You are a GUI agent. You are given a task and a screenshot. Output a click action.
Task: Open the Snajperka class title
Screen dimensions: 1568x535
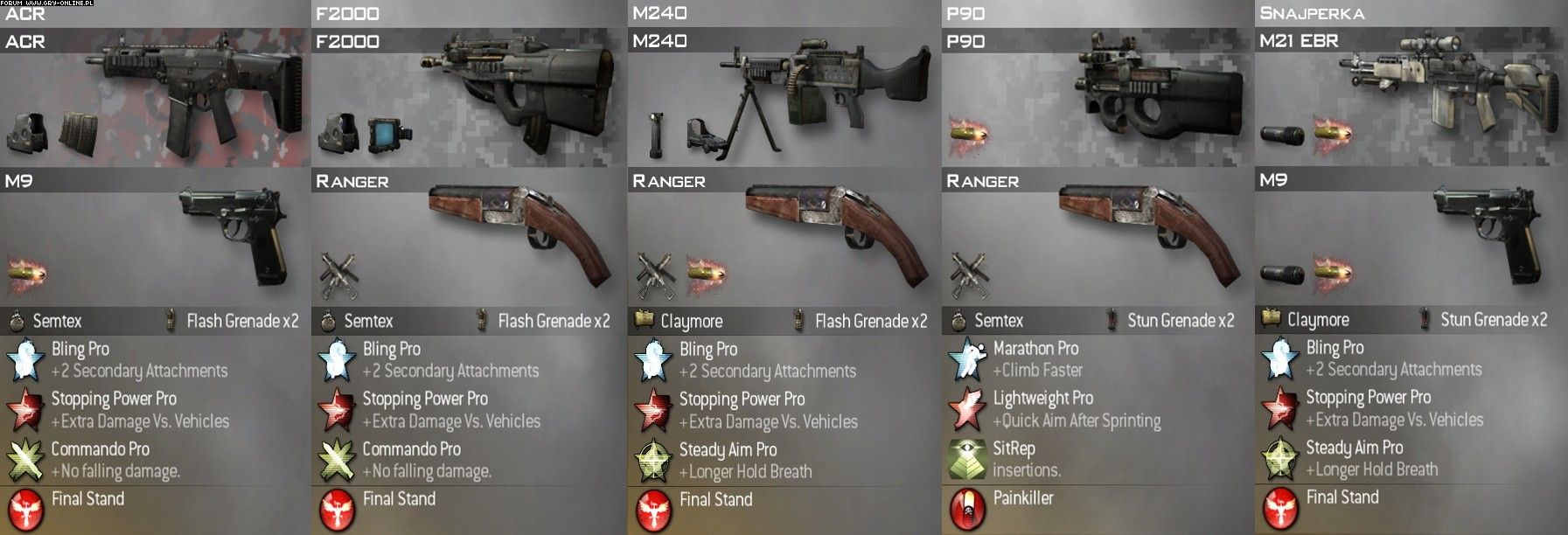click(1312, 13)
